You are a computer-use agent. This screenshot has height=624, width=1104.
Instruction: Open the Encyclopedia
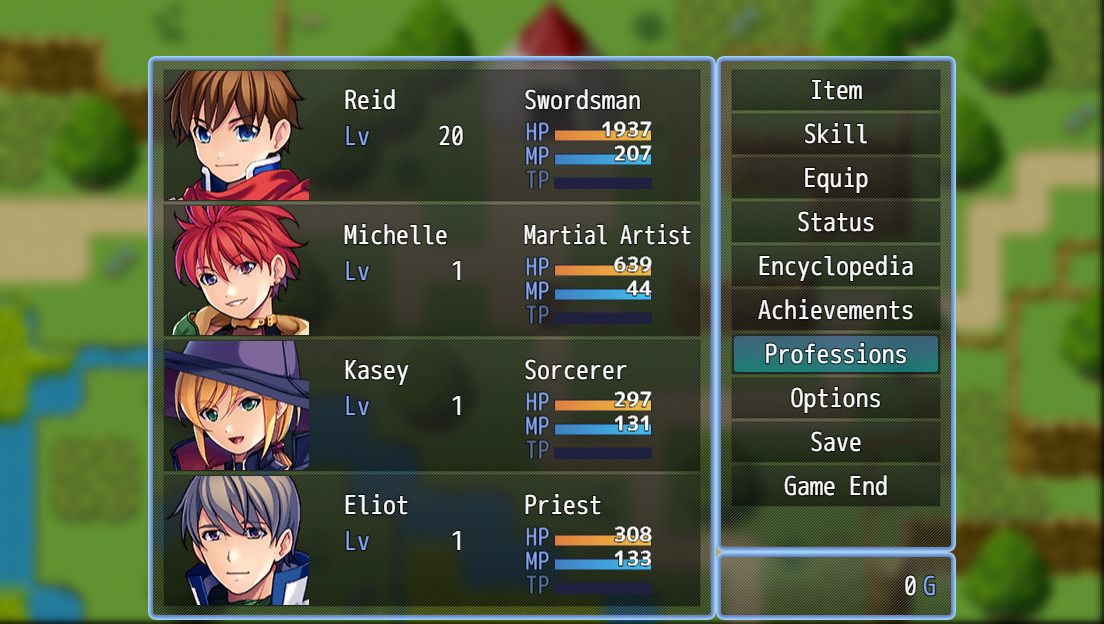pos(835,267)
